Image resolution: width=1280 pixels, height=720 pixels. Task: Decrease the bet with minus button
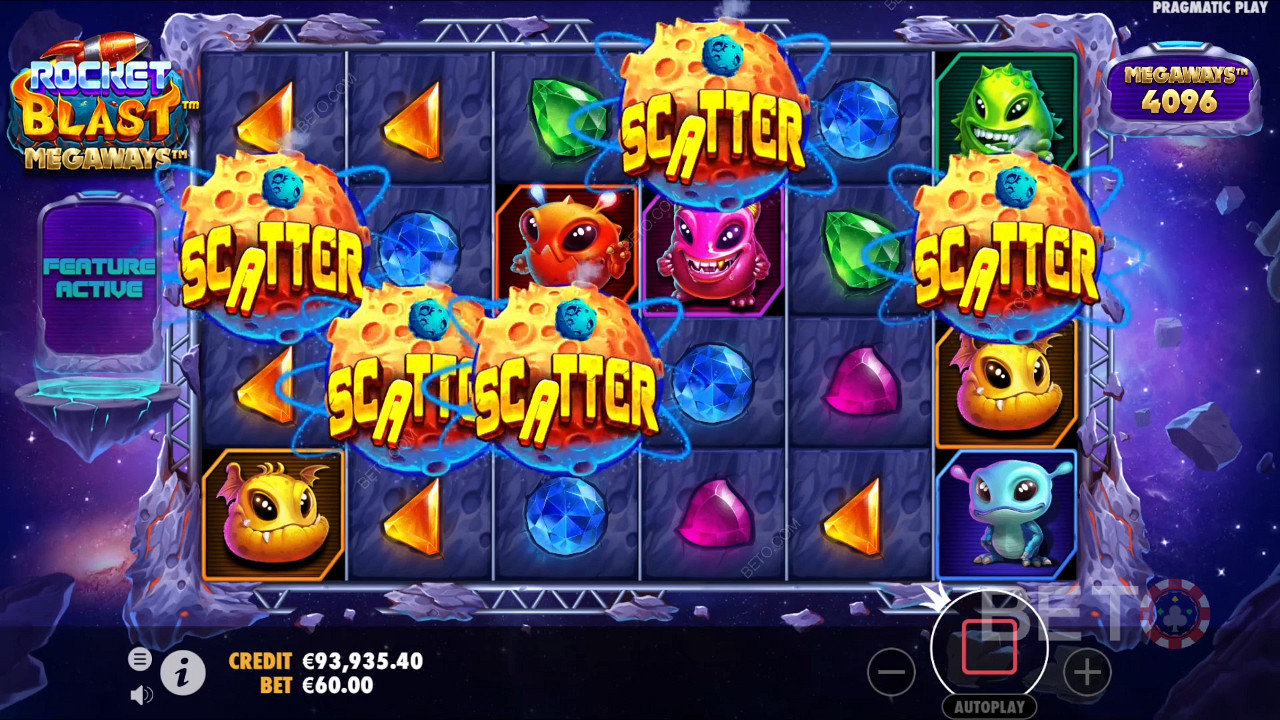tap(891, 673)
